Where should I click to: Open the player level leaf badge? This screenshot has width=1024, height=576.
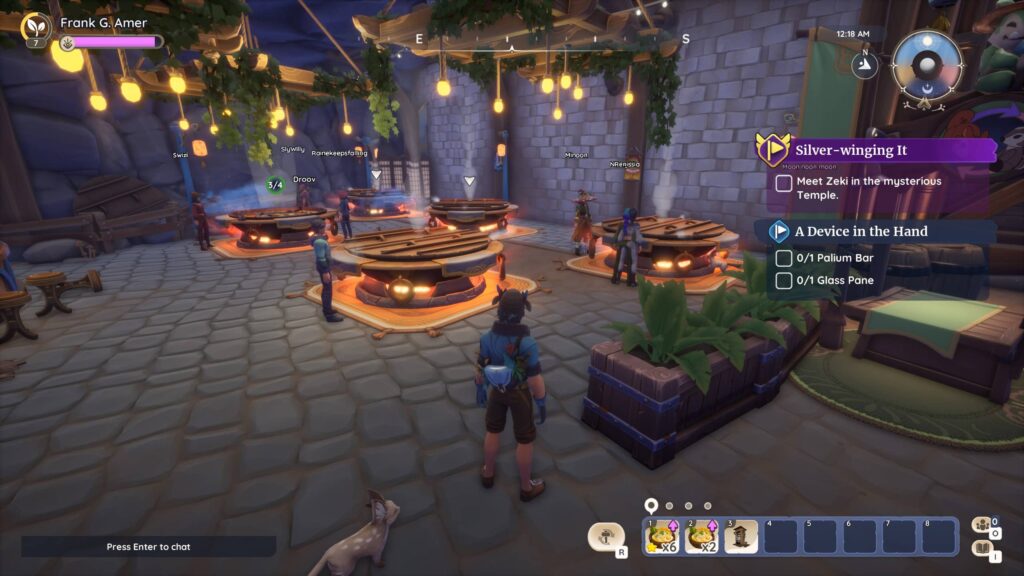point(37,26)
